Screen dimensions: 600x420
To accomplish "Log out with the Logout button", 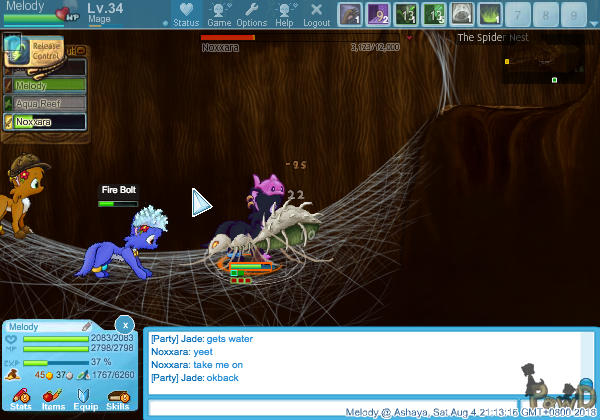I will [x=316, y=14].
